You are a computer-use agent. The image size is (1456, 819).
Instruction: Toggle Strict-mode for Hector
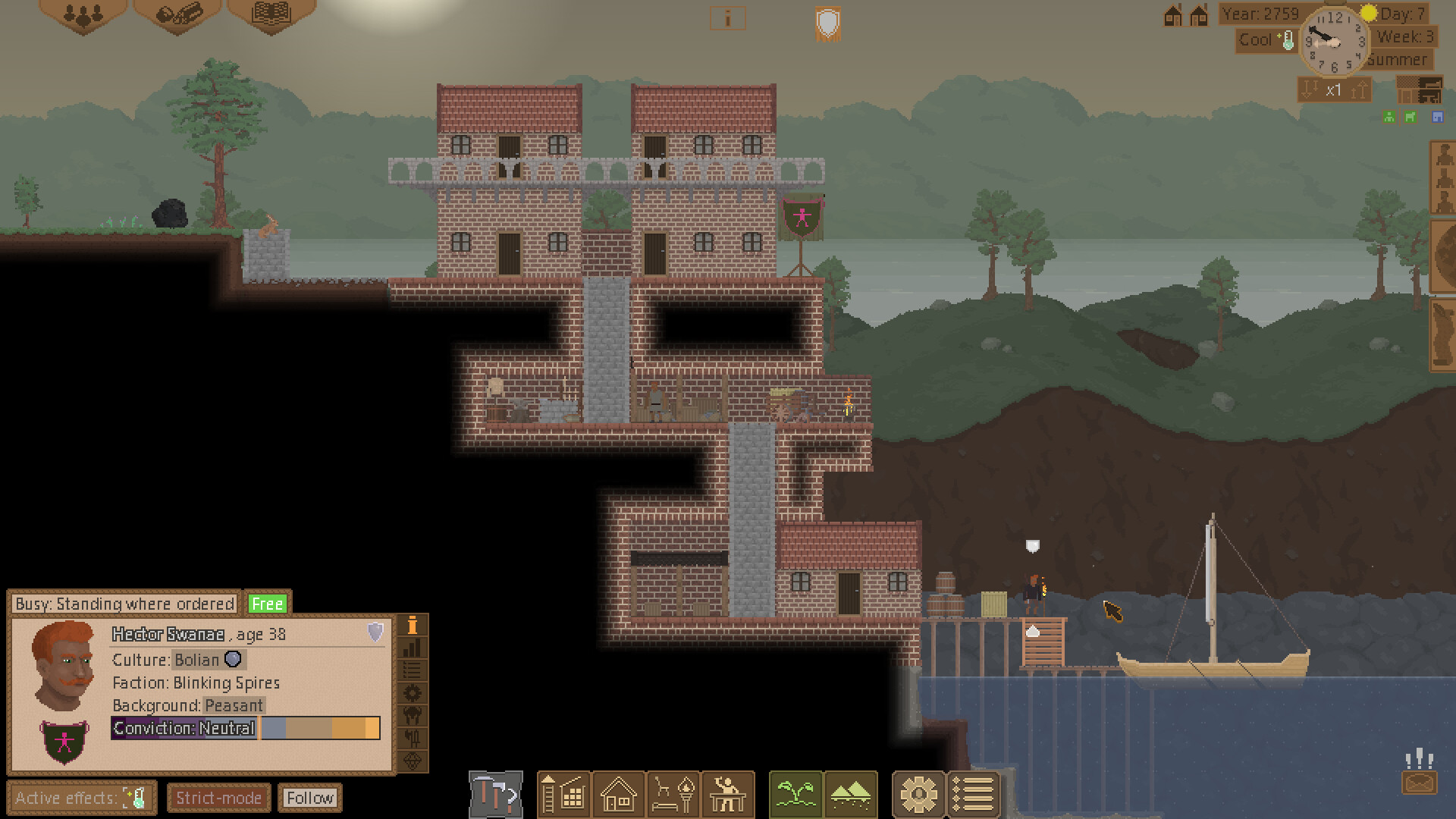pyautogui.click(x=218, y=798)
